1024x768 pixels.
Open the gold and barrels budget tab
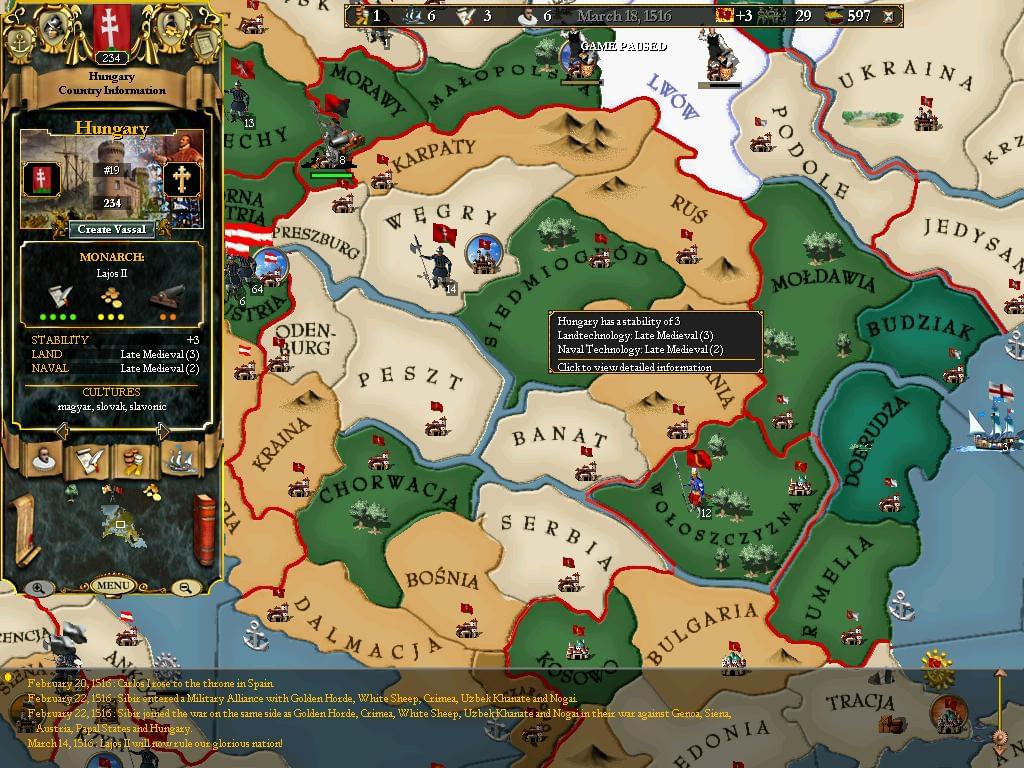pos(134,460)
